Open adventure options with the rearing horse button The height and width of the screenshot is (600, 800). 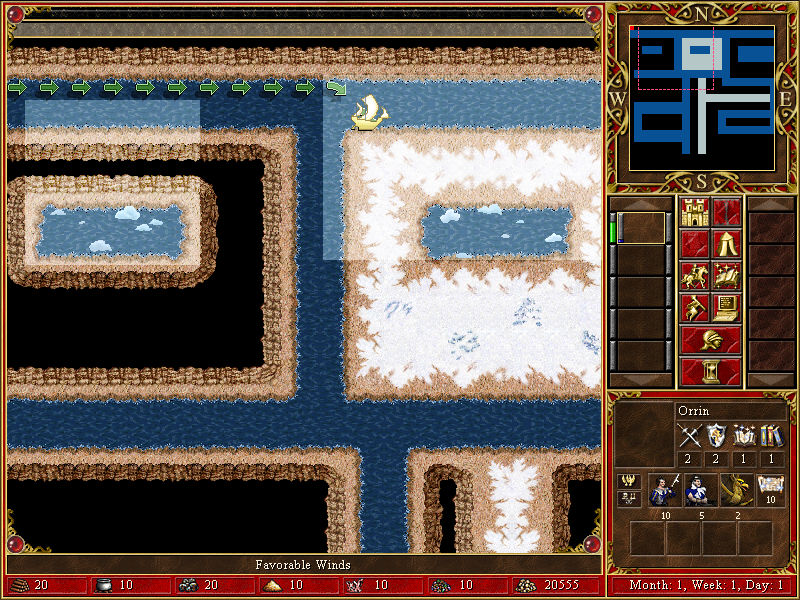coord(694,308)
